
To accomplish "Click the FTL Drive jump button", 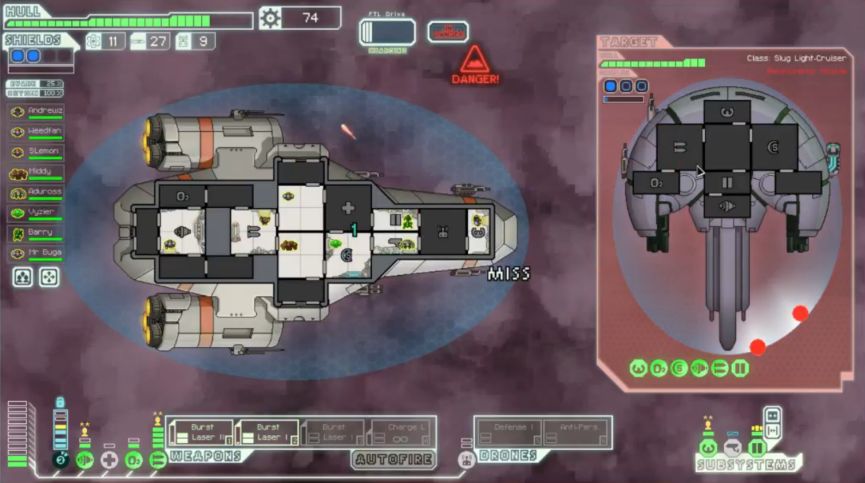I will pyautogui.click(x=386, y=31).
